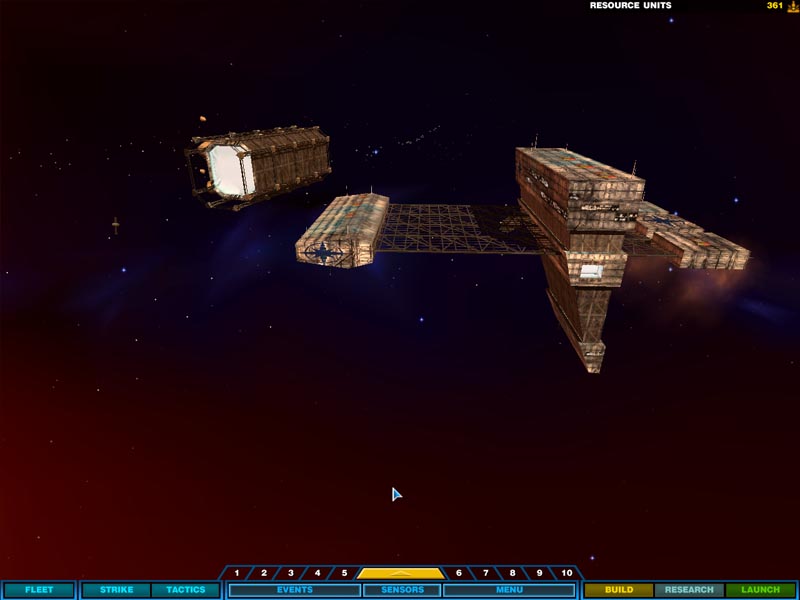Image resolution: width=800 pixels, height=600 pixels.
Task: Select the Strike button
Action: (116, 590)
